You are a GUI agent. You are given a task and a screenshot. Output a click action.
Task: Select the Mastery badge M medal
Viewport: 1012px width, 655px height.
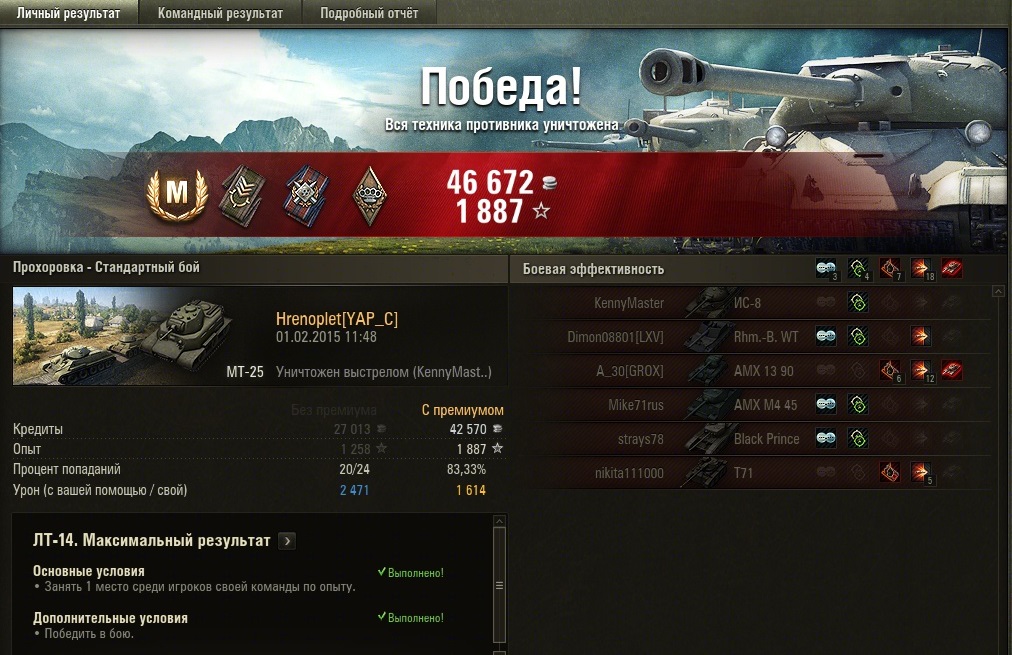point(177,194)
